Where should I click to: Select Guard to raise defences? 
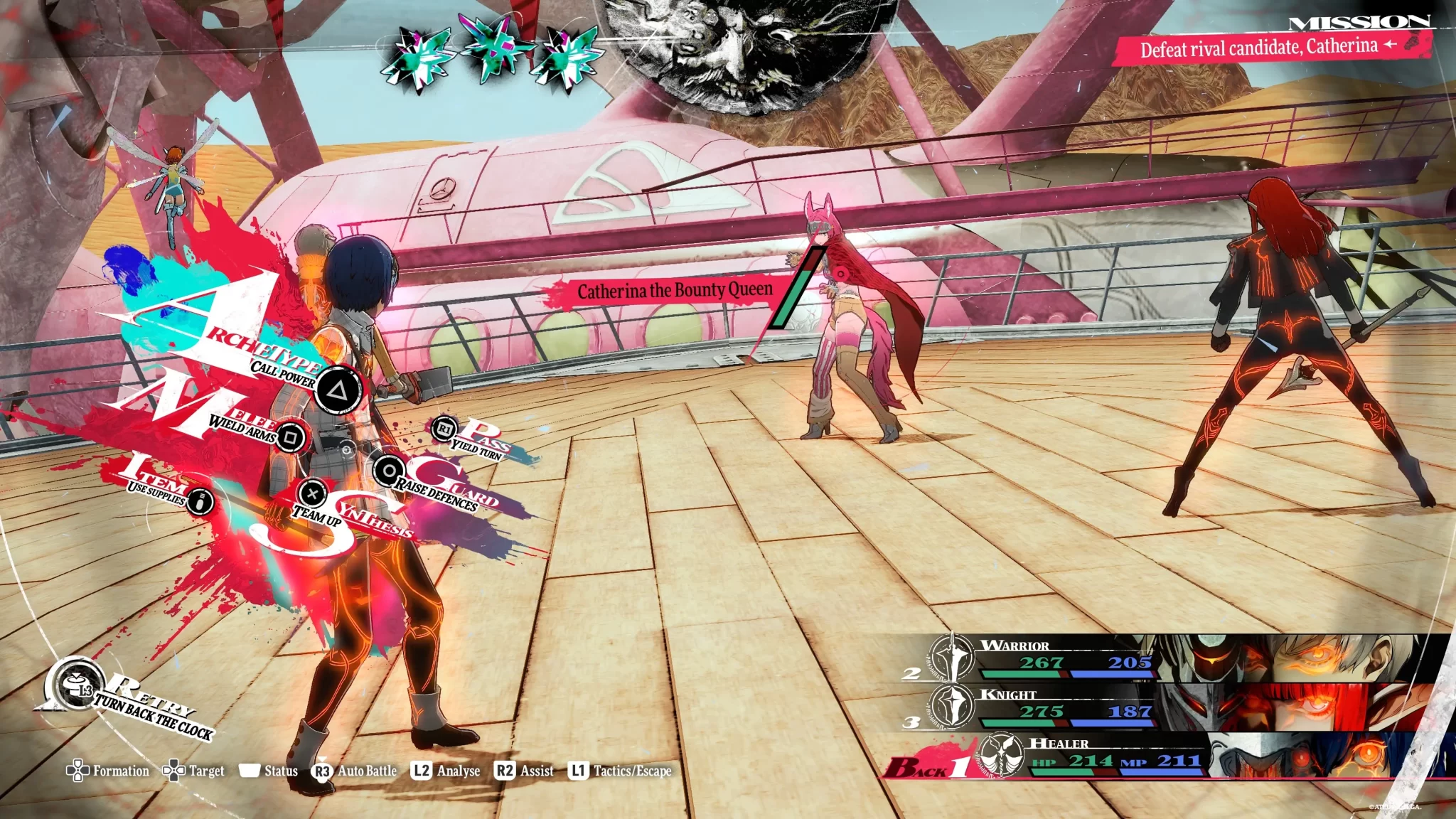pos(389,471)
